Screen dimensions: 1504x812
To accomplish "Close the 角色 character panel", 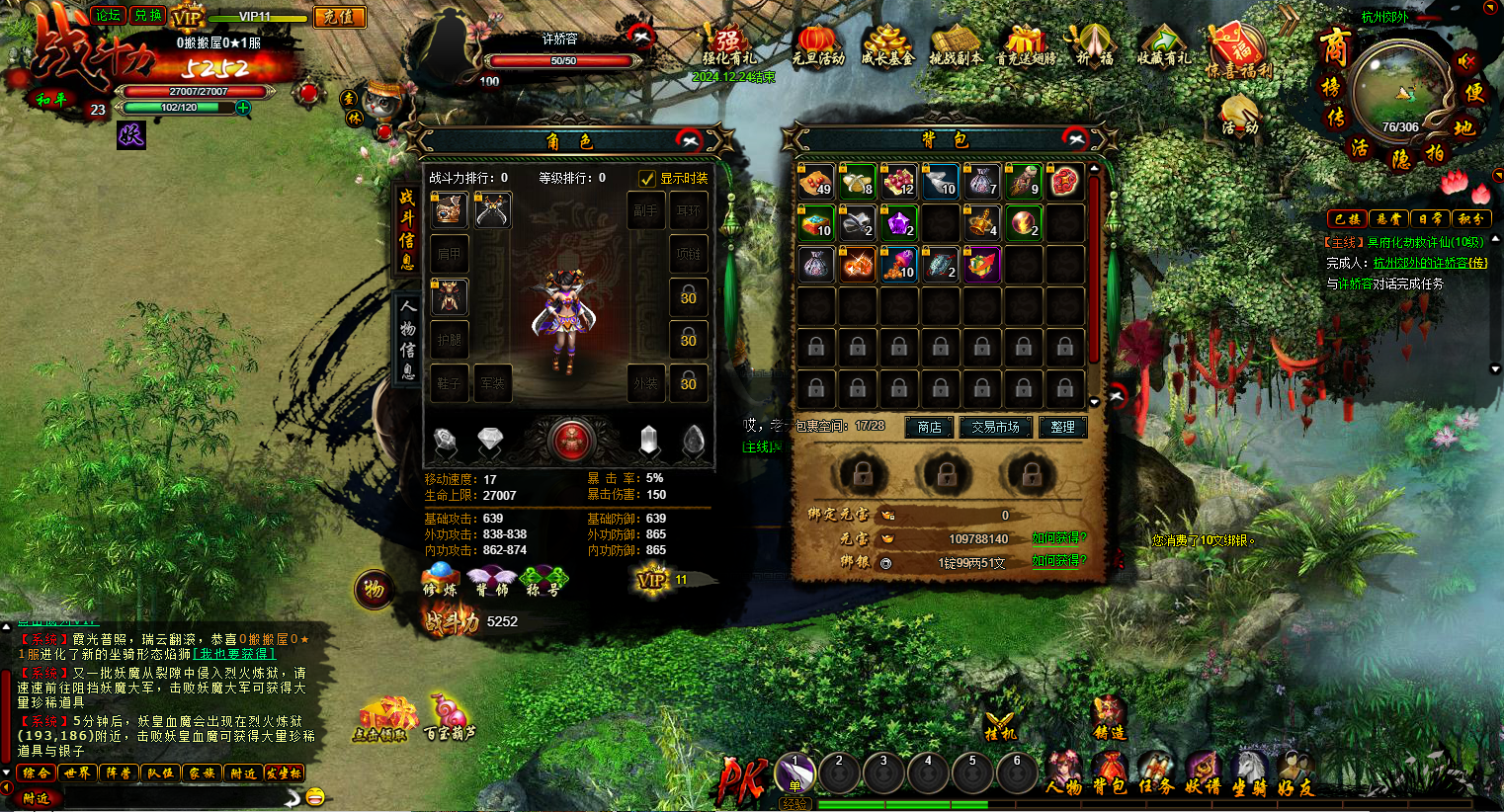I will coord(689,140).
